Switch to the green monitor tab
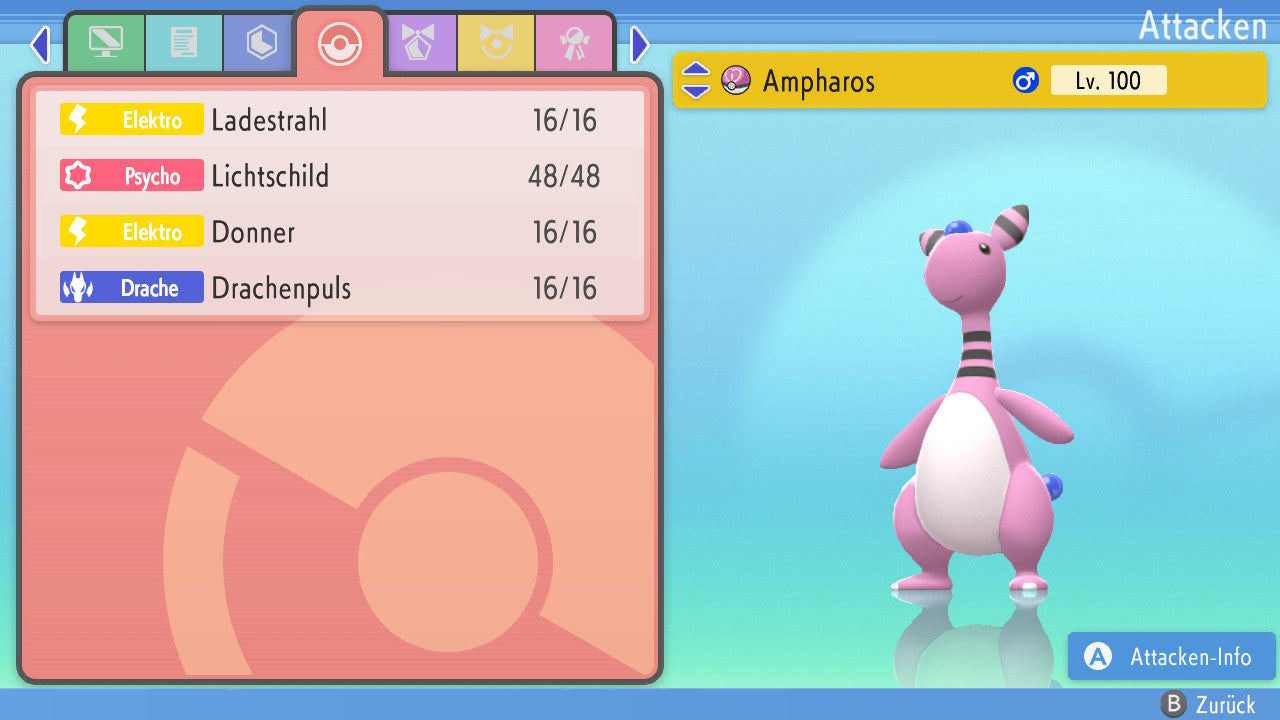1280x720 pixels. pyautogui.click(x=105, y=42)
